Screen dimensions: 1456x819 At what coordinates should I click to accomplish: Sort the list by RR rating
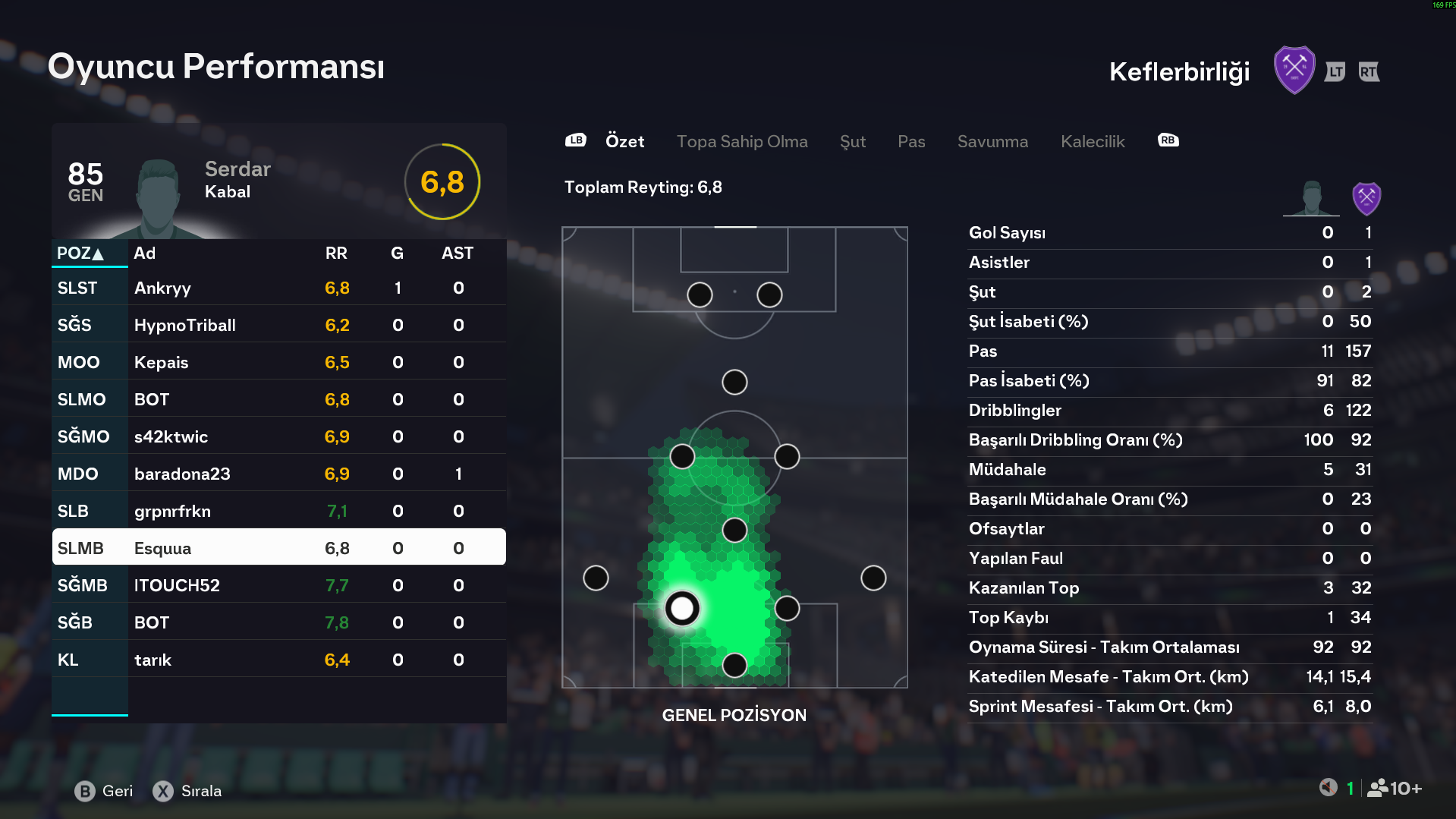336,253
